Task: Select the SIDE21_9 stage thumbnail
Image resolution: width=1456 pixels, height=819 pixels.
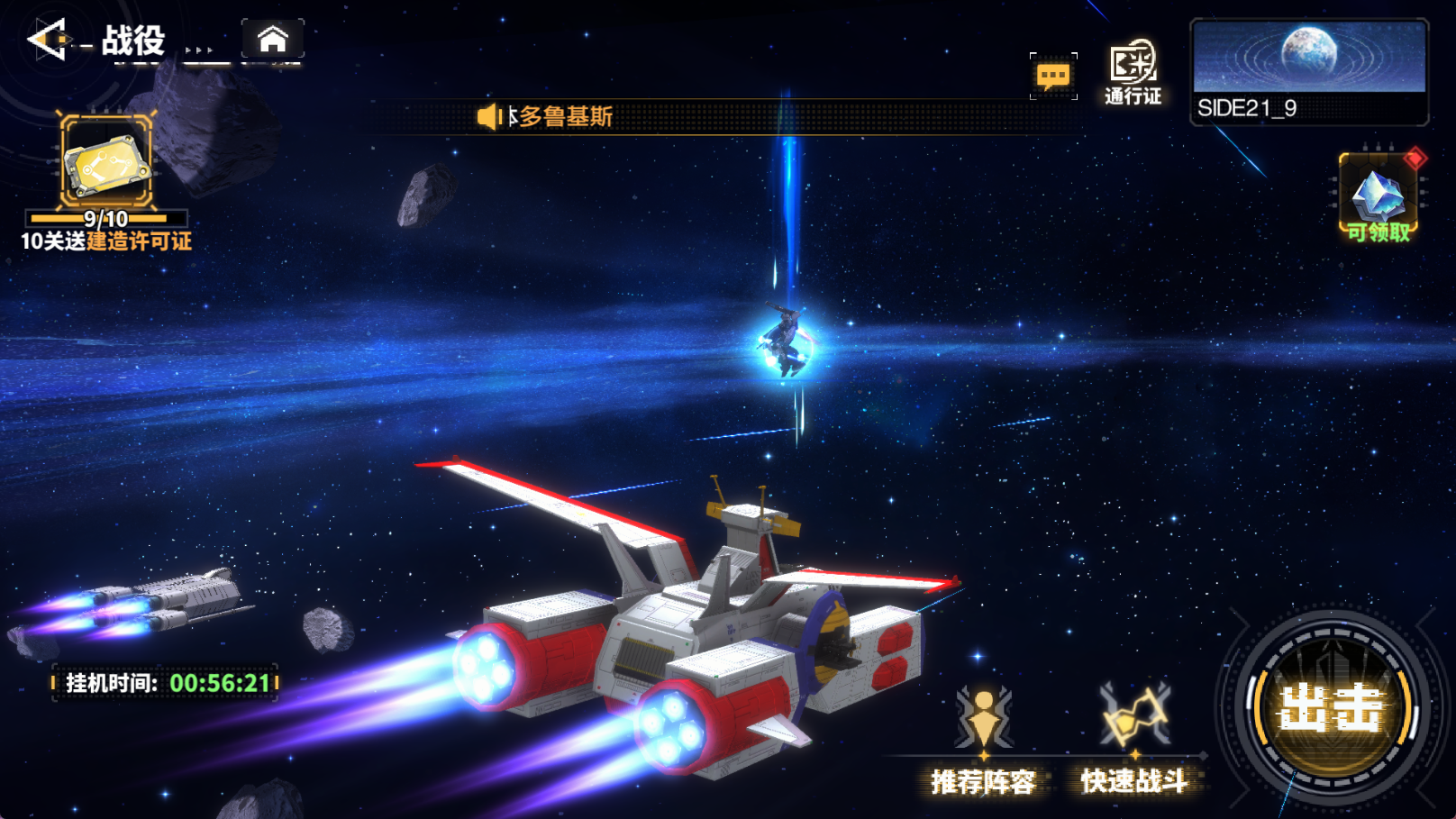Action: 1309,71
